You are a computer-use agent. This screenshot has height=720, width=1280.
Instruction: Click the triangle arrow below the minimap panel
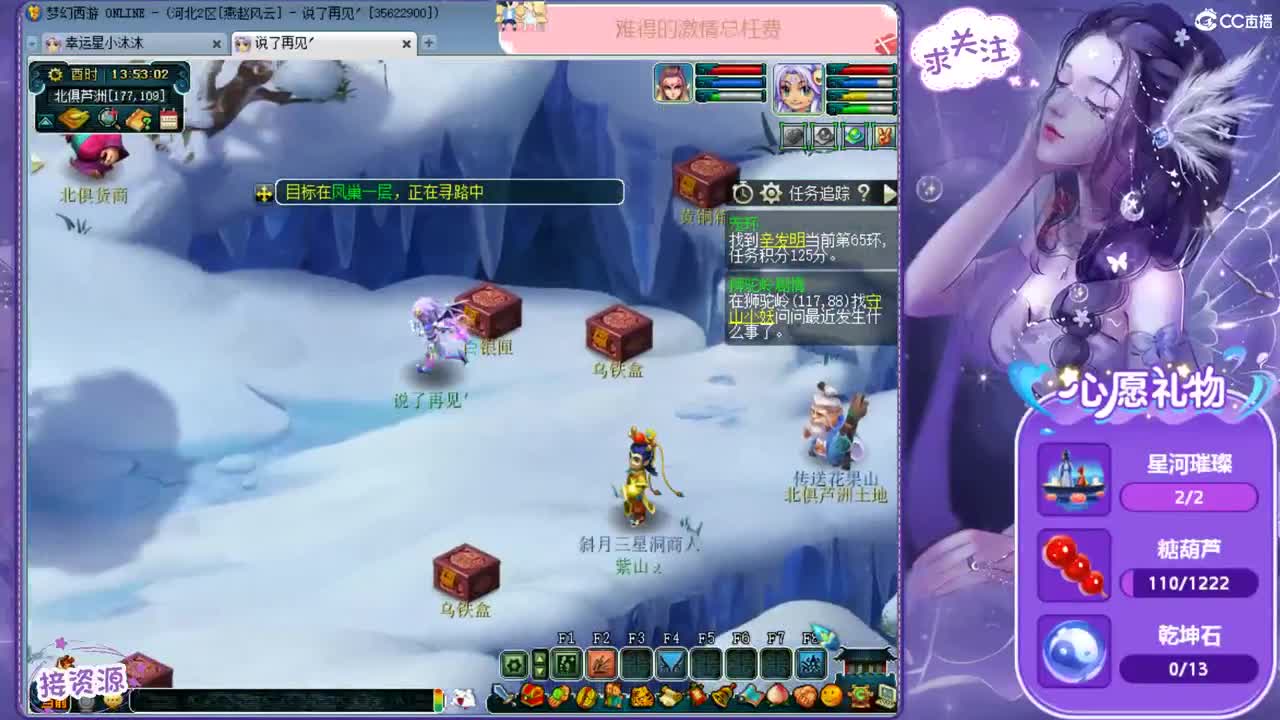click(43, 119)
